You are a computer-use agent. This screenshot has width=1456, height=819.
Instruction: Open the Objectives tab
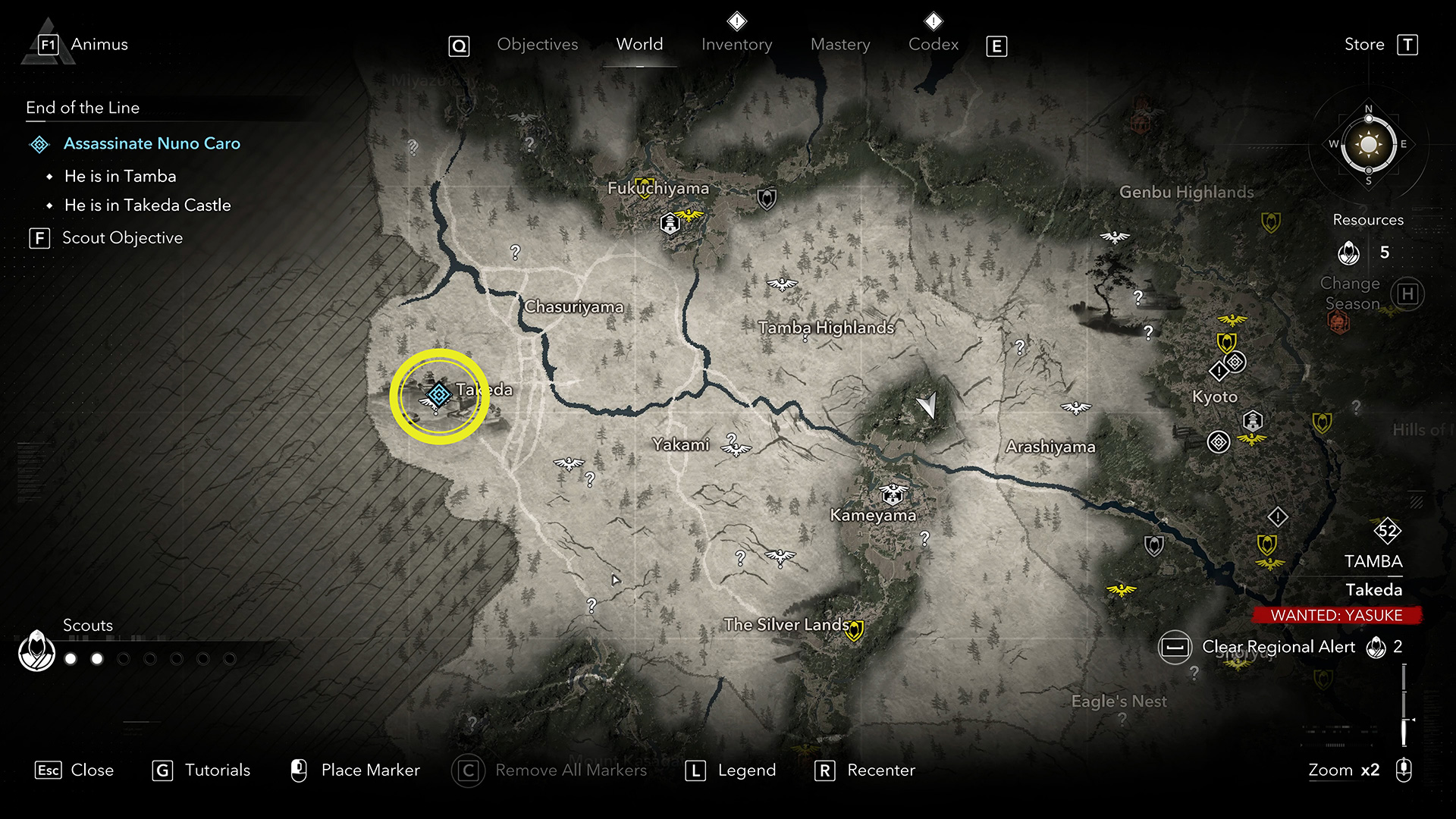pyautogui.click(x=537, y=45)
